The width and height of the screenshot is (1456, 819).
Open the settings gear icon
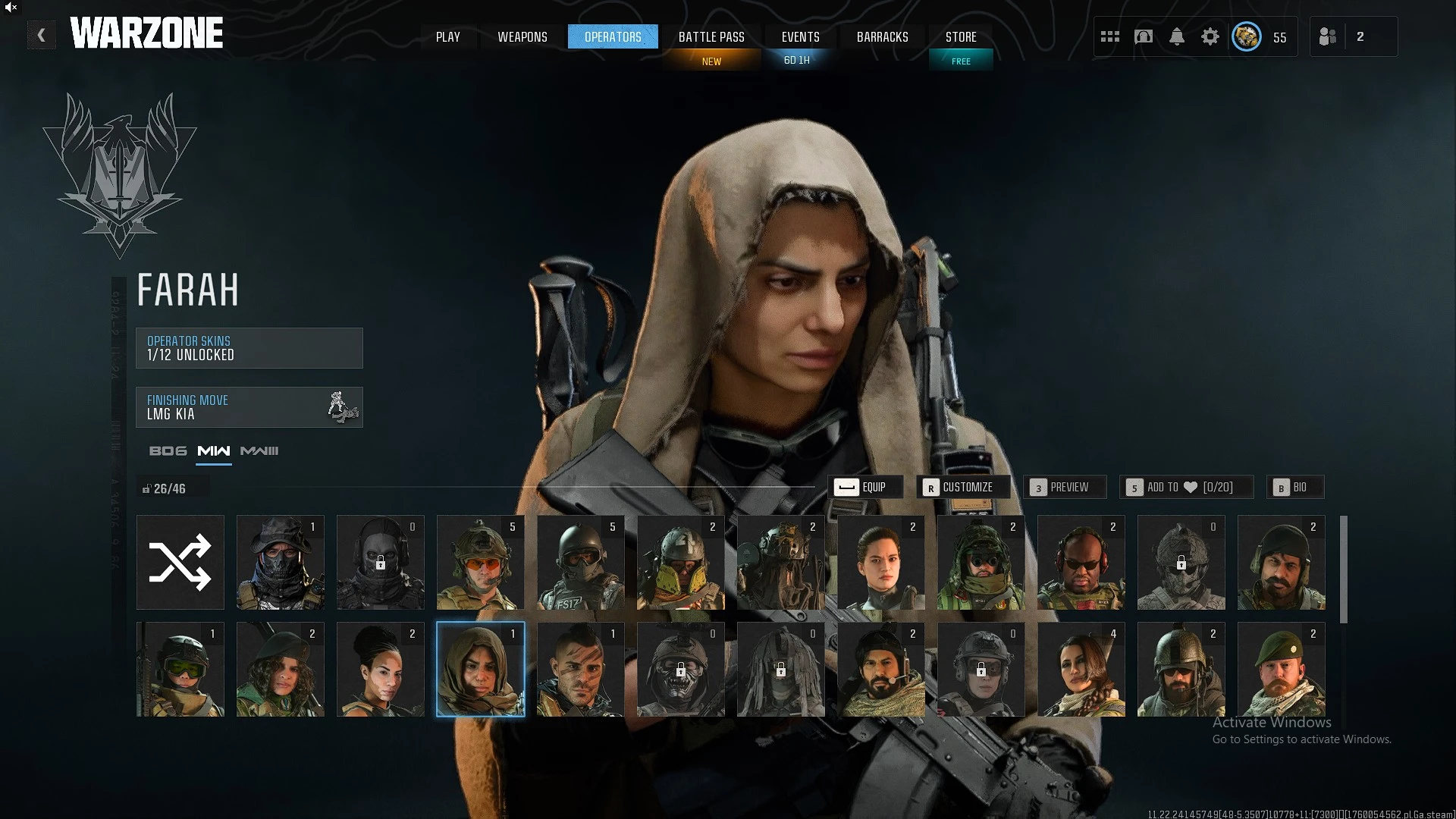pos(1210,36)
